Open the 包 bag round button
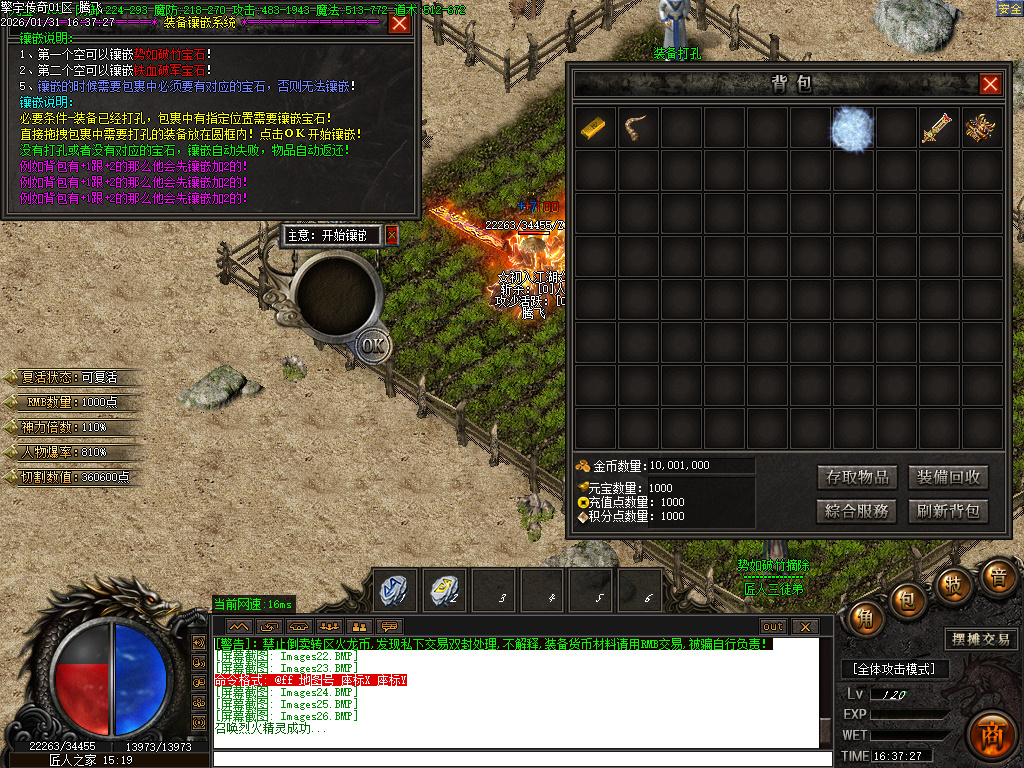 [907, 599]
